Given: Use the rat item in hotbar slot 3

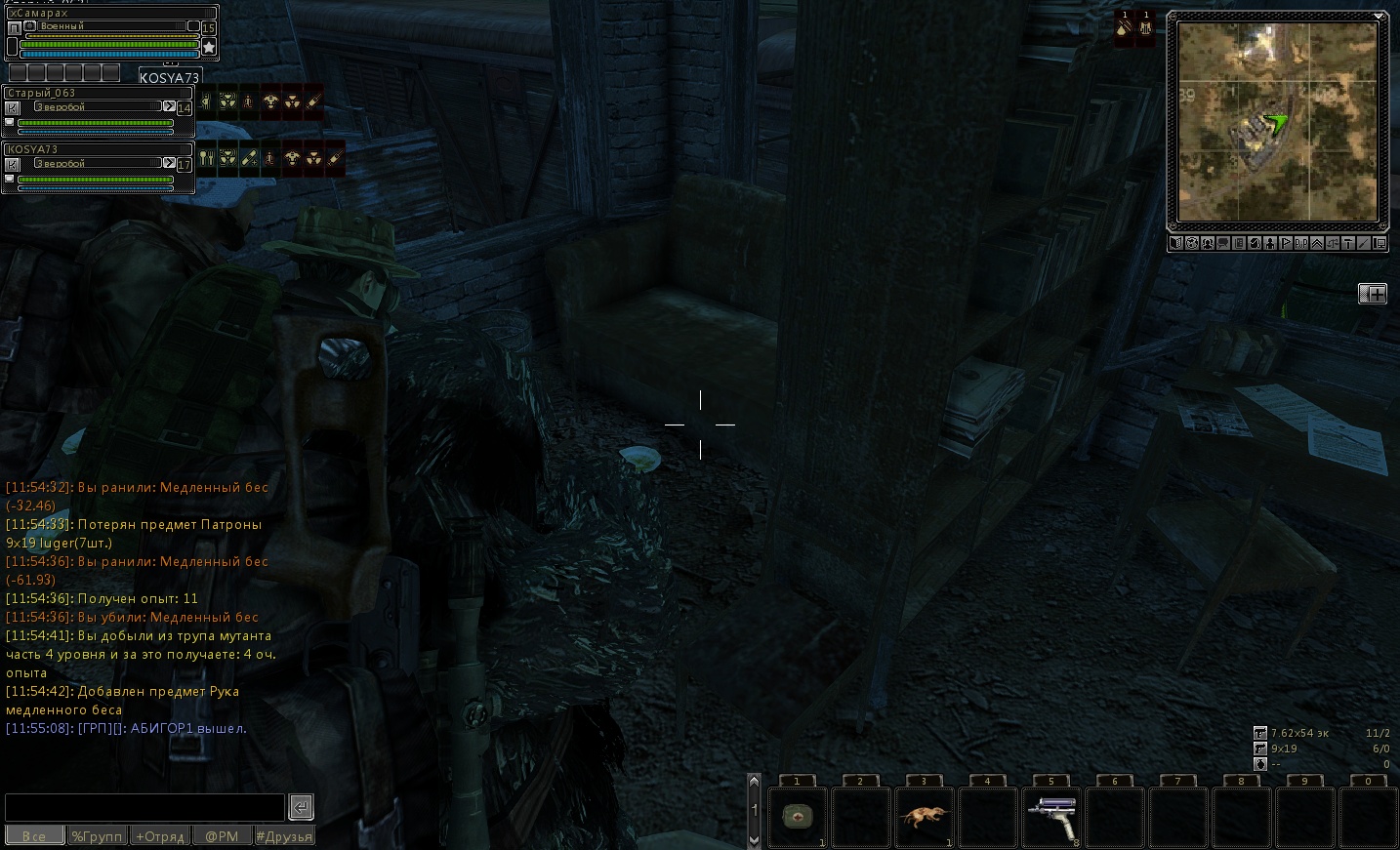Looking at the screenshot, I should tap(924, 816).
